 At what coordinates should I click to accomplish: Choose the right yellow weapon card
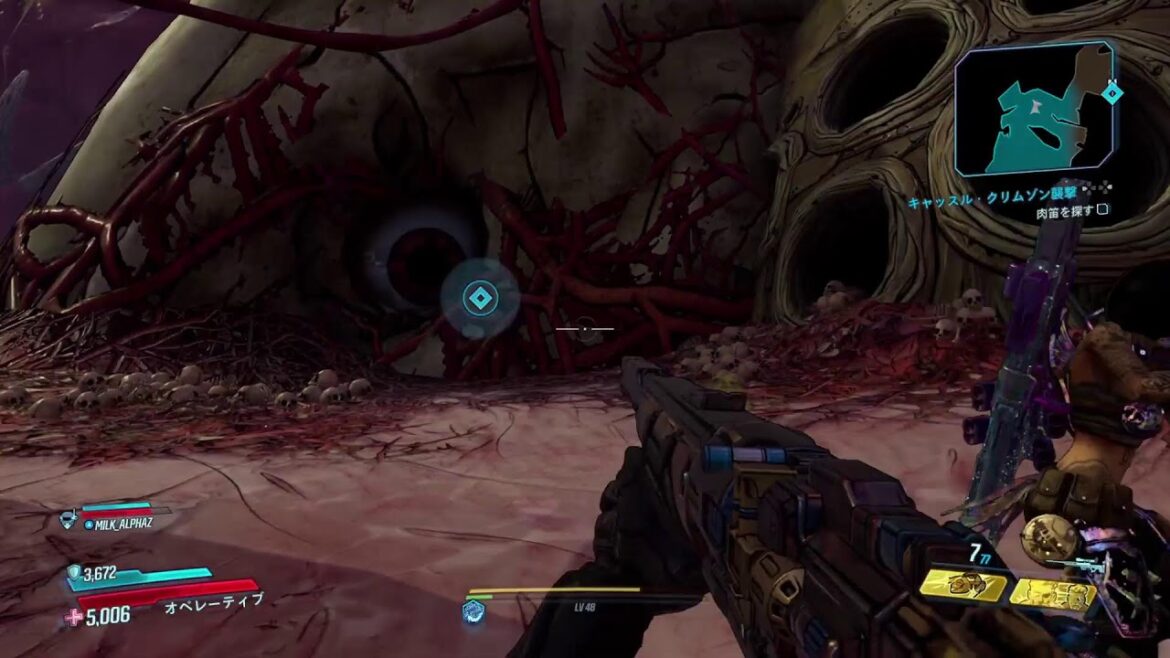tap(1052, 594)
